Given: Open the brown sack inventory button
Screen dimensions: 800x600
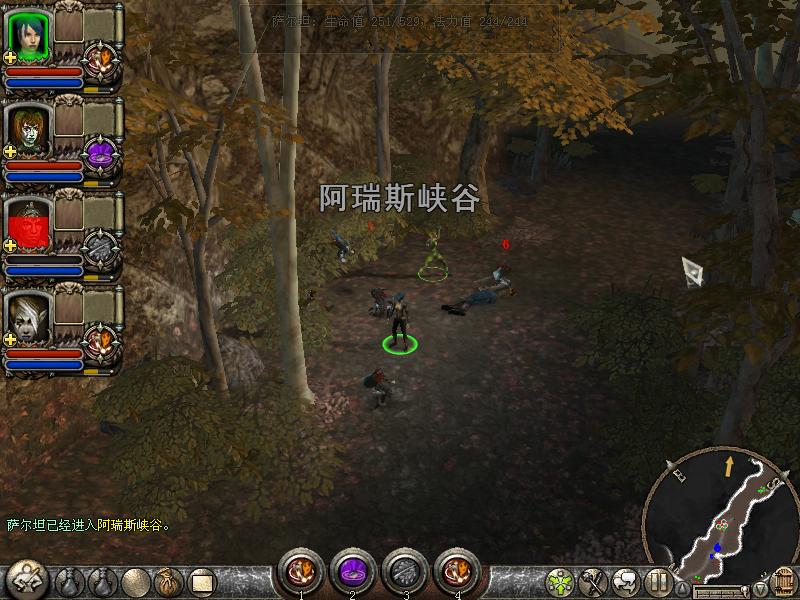Looking at the screenshot, I should point(166,581).
